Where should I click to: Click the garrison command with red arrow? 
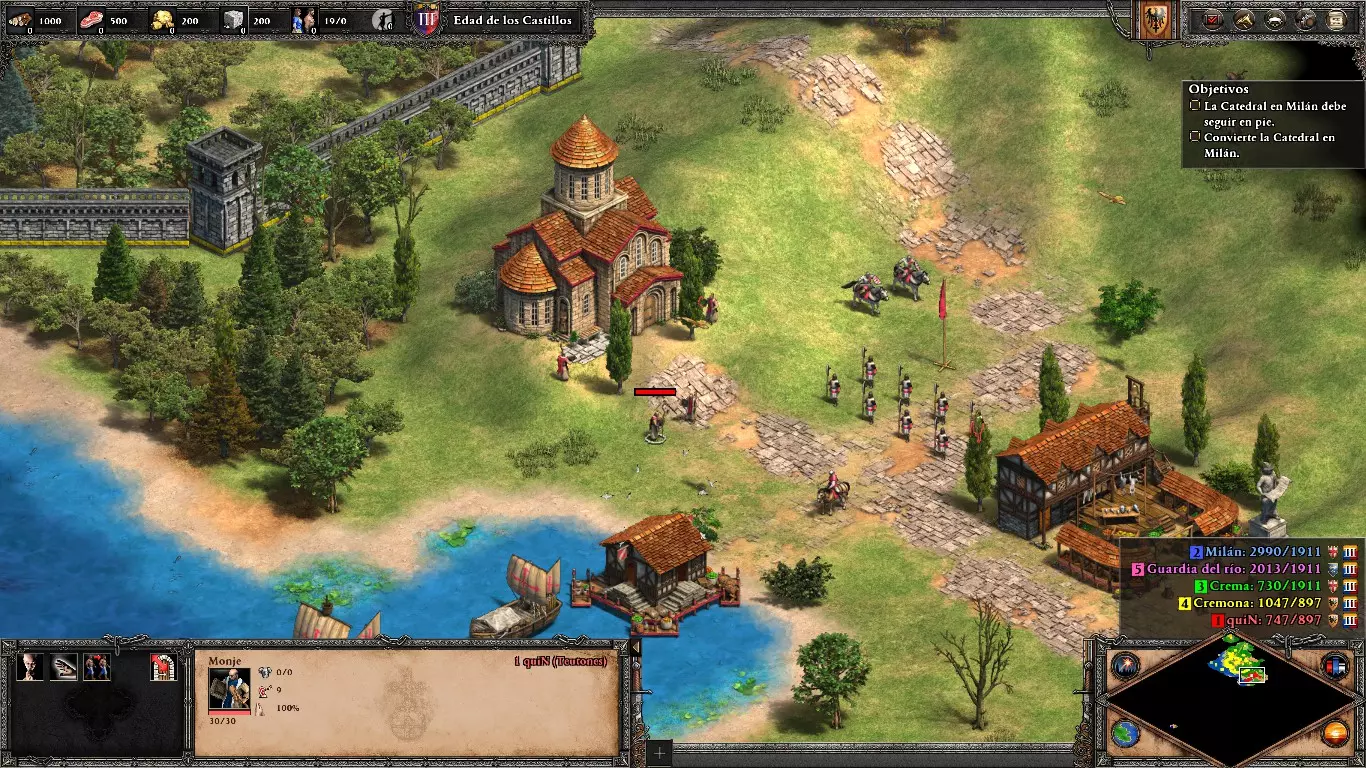[x=164, y=667]
